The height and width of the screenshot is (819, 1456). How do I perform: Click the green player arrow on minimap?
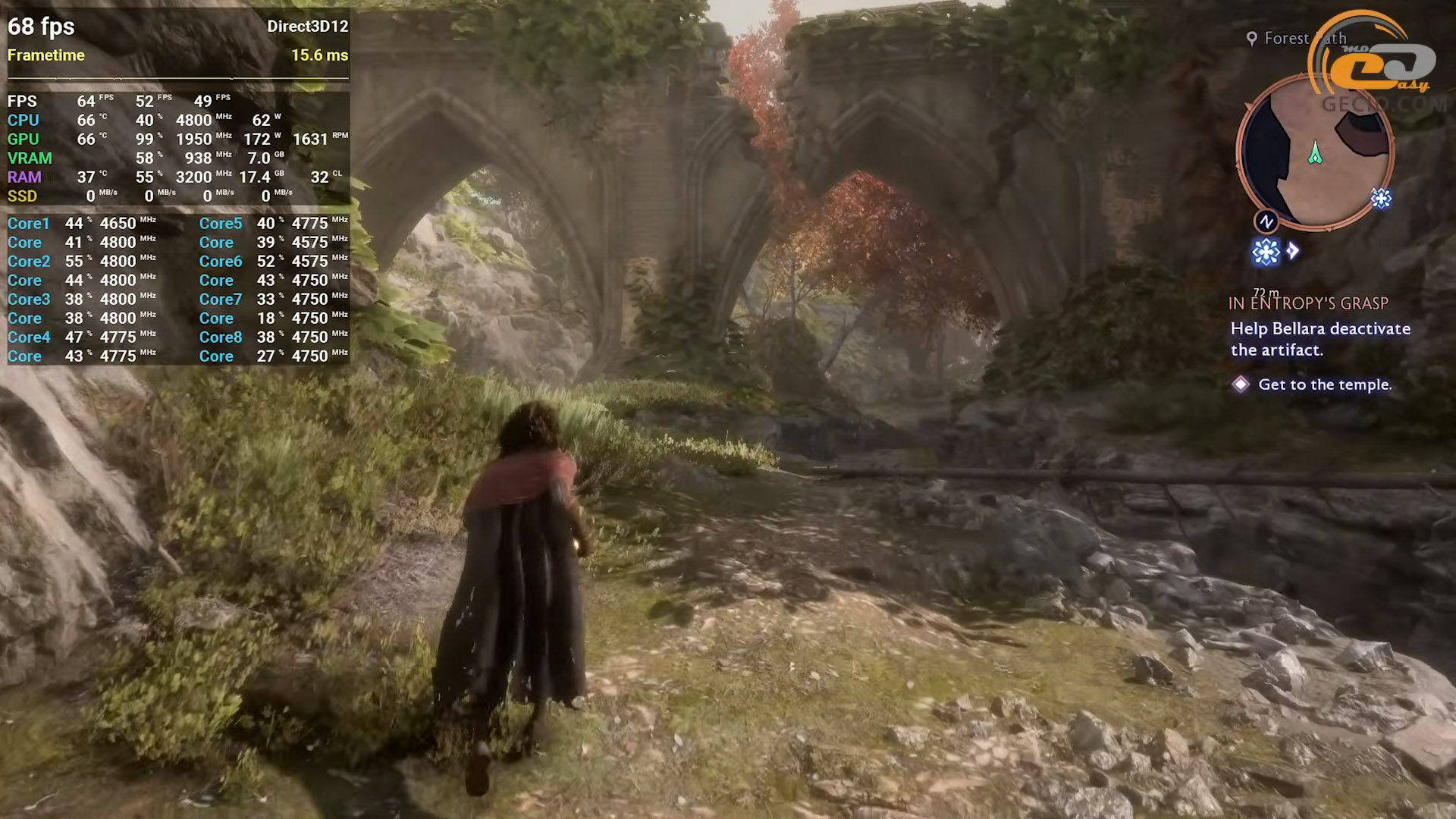(x=1315, y=153)
